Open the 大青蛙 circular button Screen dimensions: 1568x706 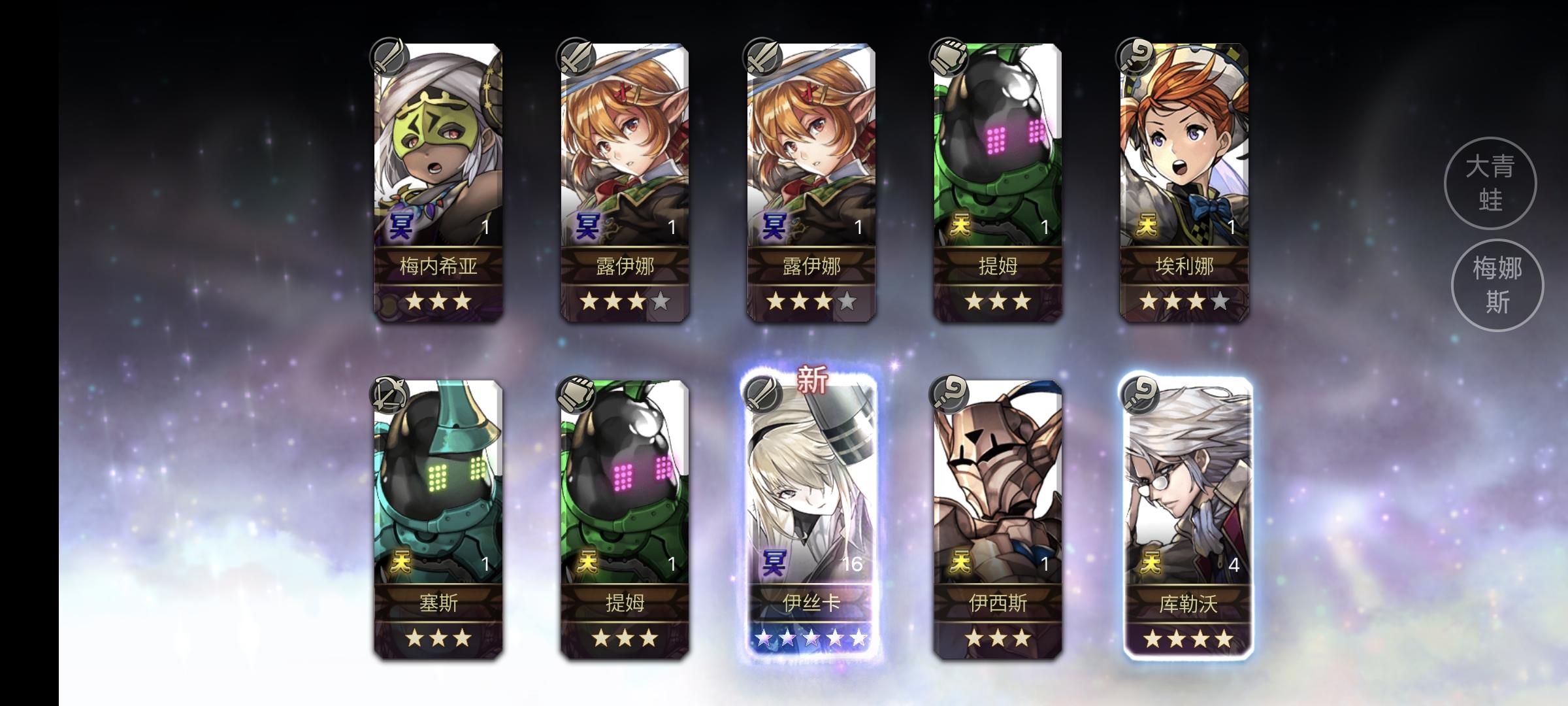pyautogui.click(x=1492, y=184)
